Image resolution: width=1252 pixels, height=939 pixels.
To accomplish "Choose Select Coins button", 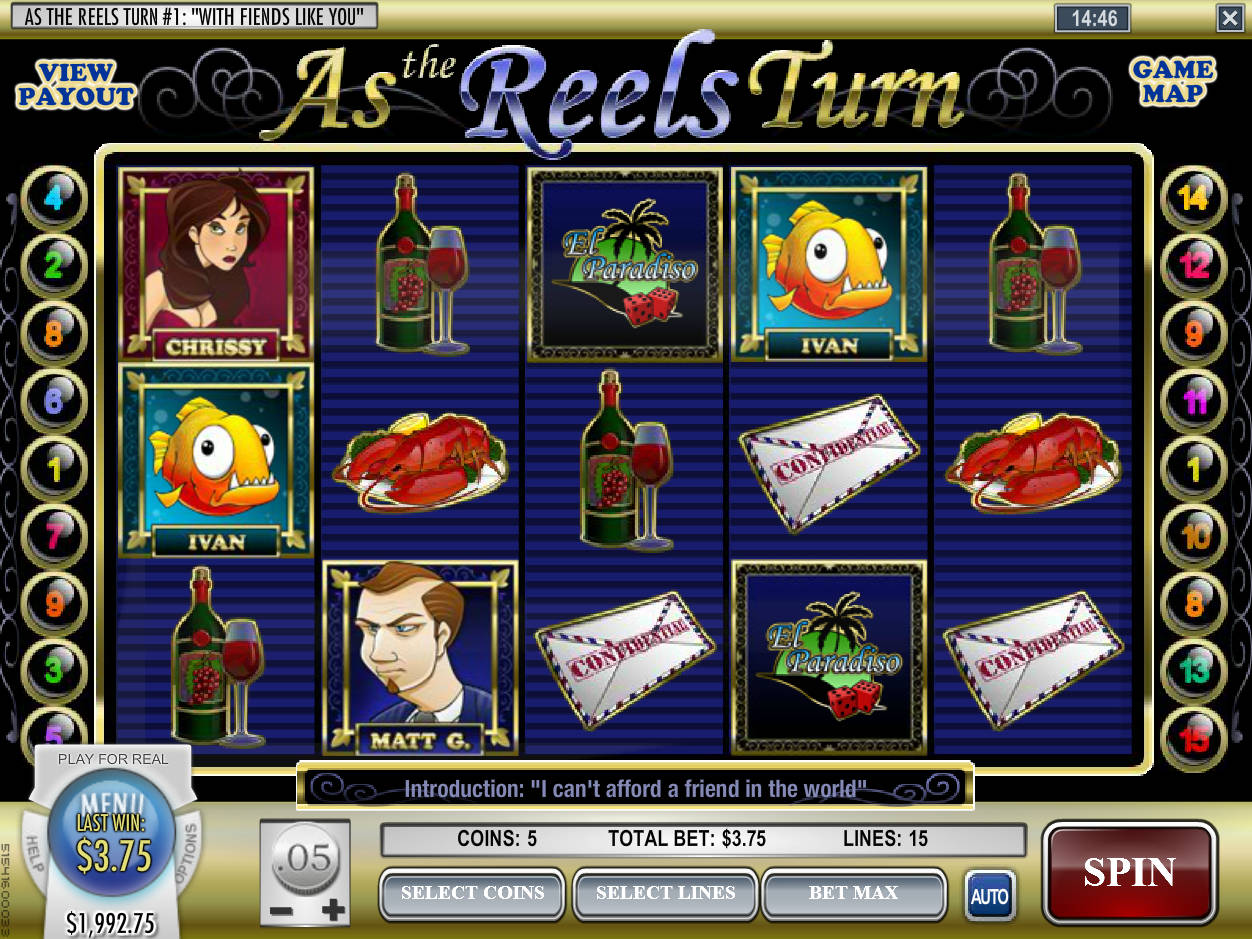I will pos(472,893).
